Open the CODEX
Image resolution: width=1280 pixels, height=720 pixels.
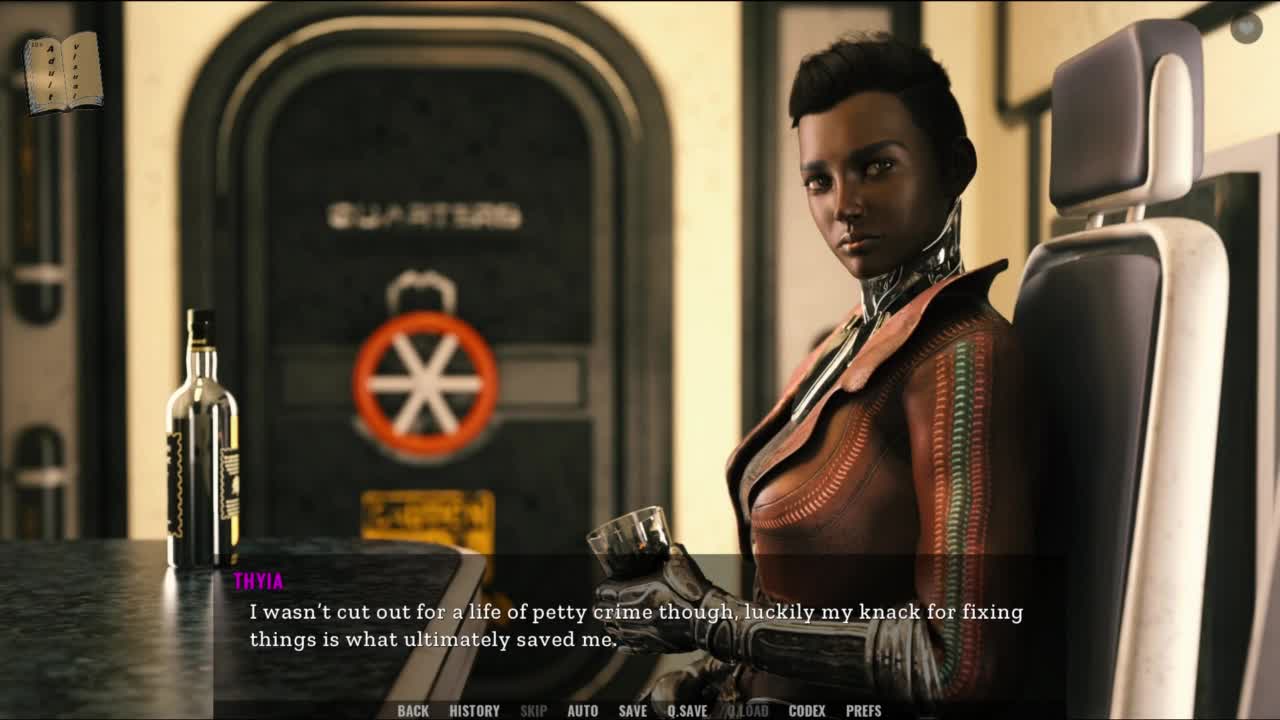point(807,711)
